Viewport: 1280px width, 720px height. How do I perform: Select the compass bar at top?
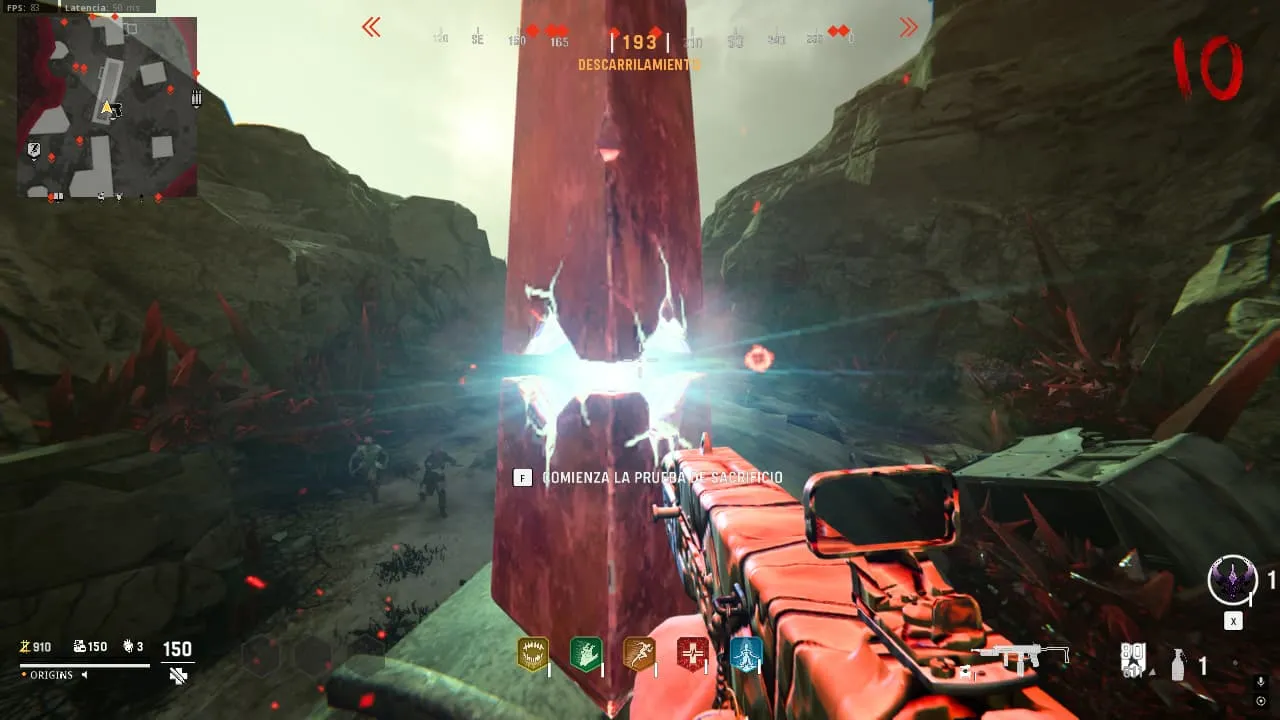(640, 40)
